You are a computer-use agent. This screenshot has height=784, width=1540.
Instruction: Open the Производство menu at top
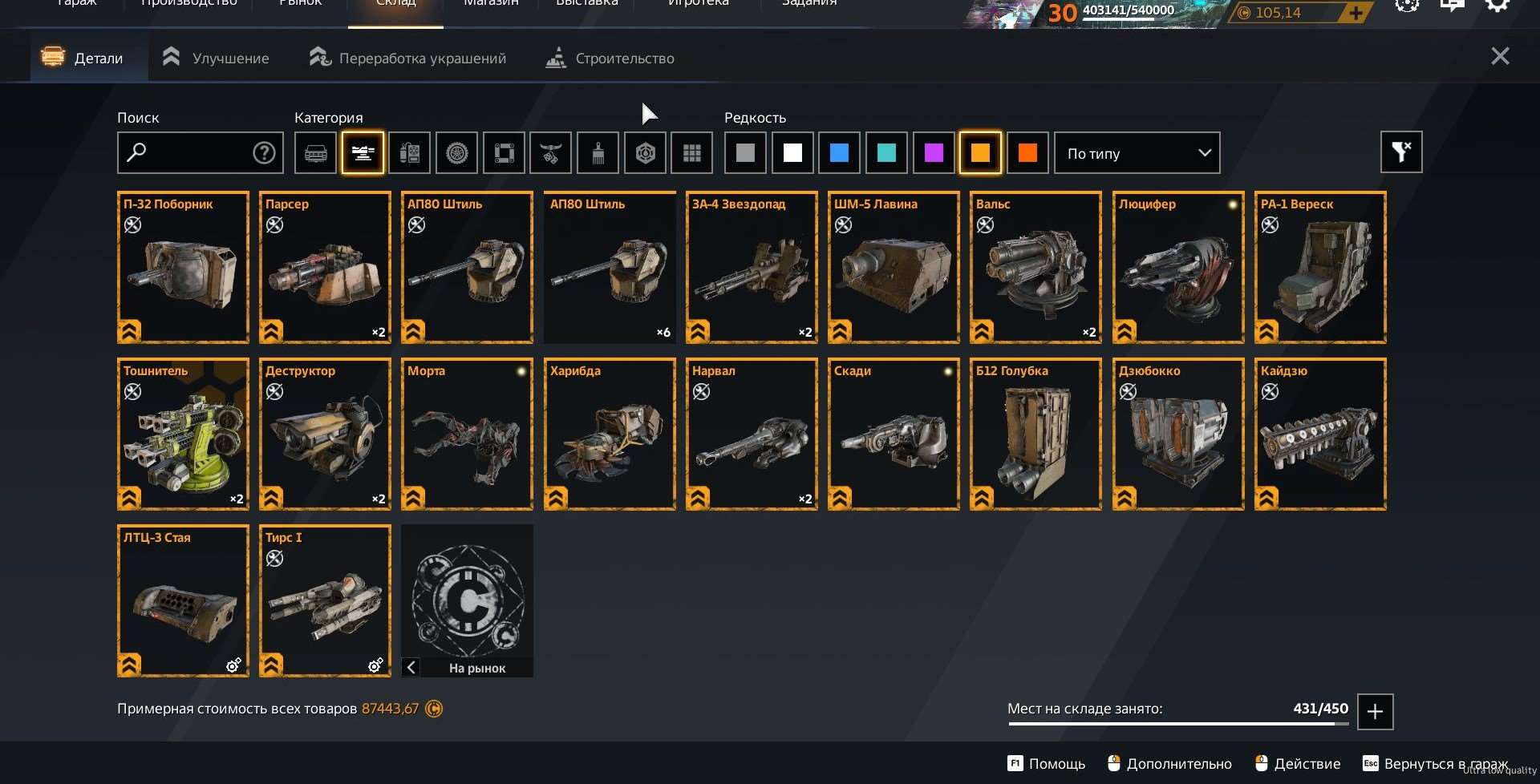[x=188, y=4]
